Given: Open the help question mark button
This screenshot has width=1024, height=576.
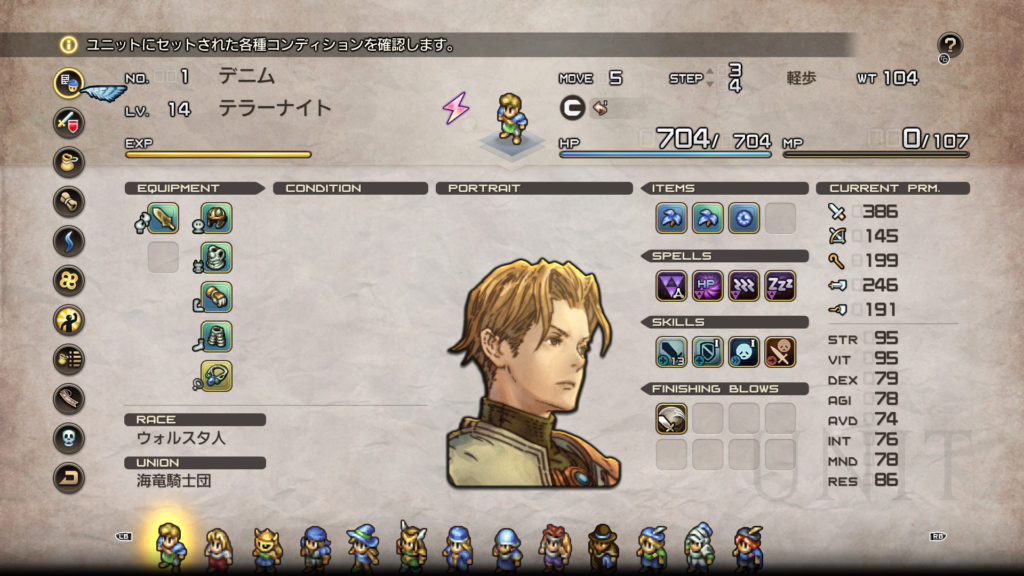Looking at the screenshot, I should [x=949, y=45].
